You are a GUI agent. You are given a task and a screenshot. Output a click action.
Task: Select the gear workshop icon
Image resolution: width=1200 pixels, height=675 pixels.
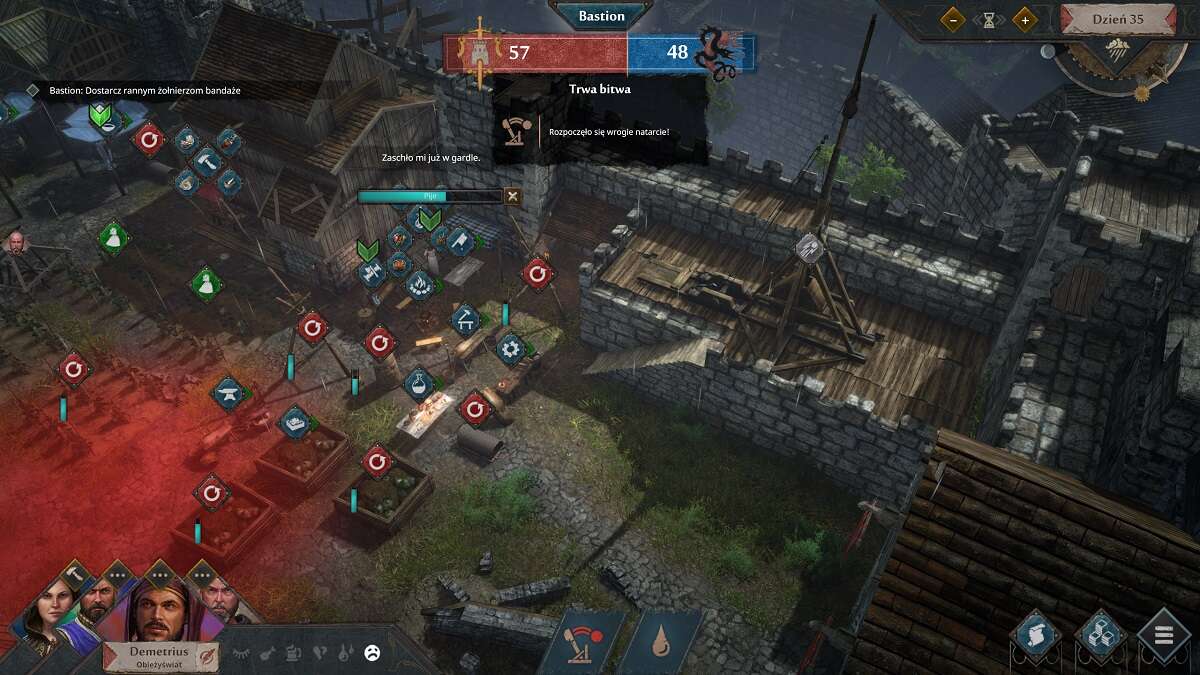pos(511,348)
